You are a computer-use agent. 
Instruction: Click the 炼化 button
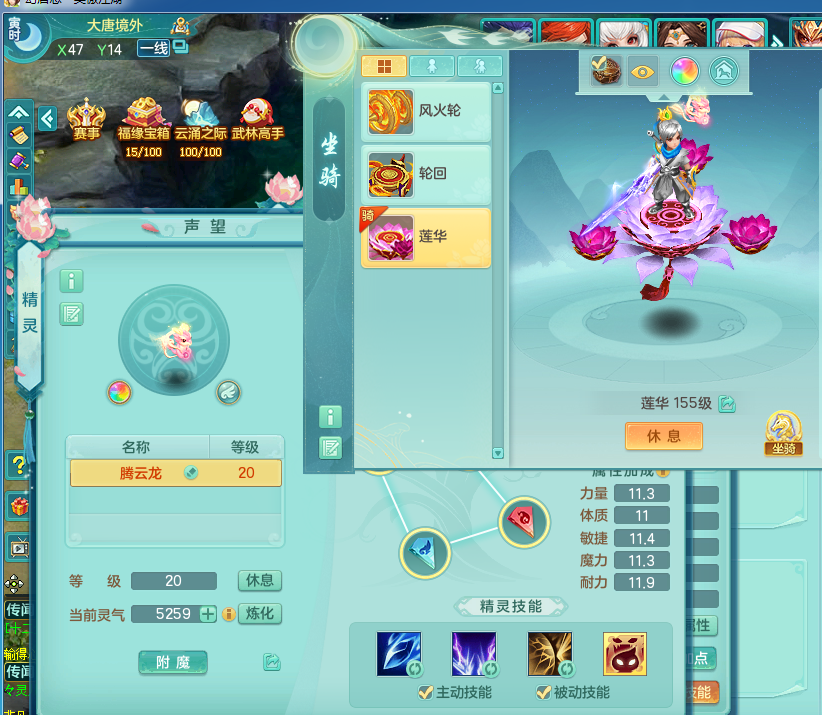click(x=259, y=614)
